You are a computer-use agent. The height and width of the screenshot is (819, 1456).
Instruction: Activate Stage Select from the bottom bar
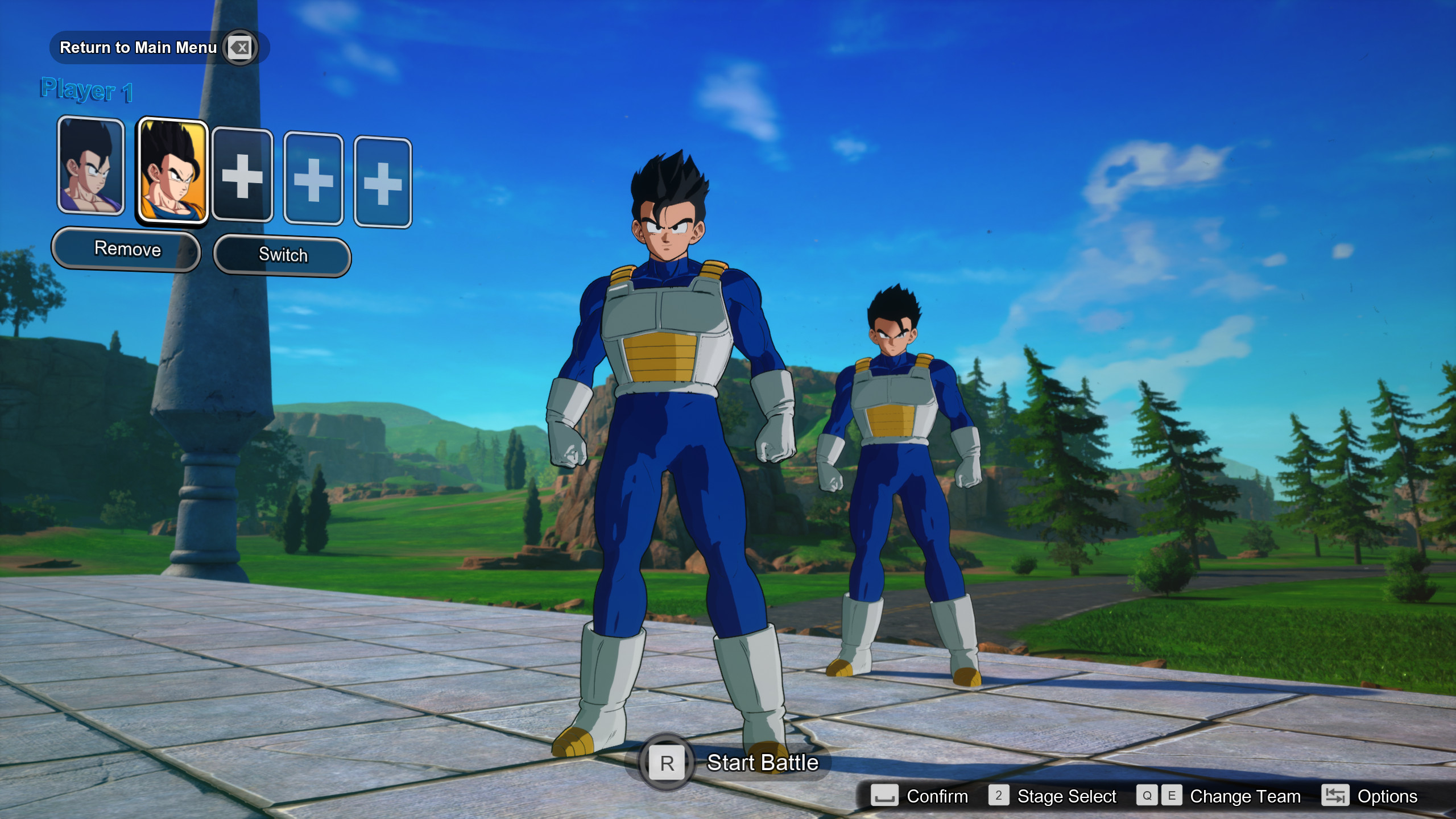click(x=1068, y=796)
